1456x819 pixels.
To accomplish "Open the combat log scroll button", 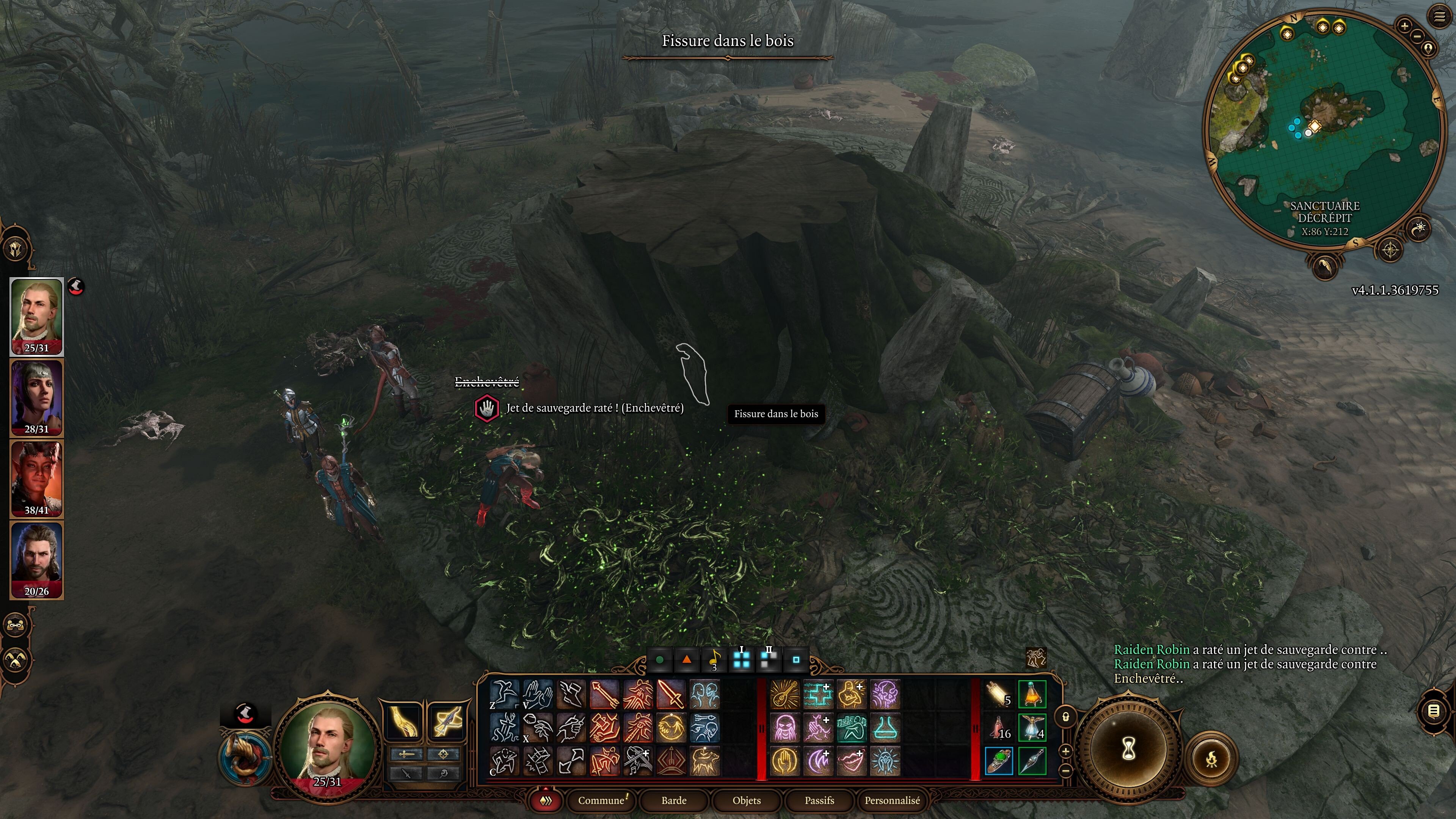I will 1433,711.
